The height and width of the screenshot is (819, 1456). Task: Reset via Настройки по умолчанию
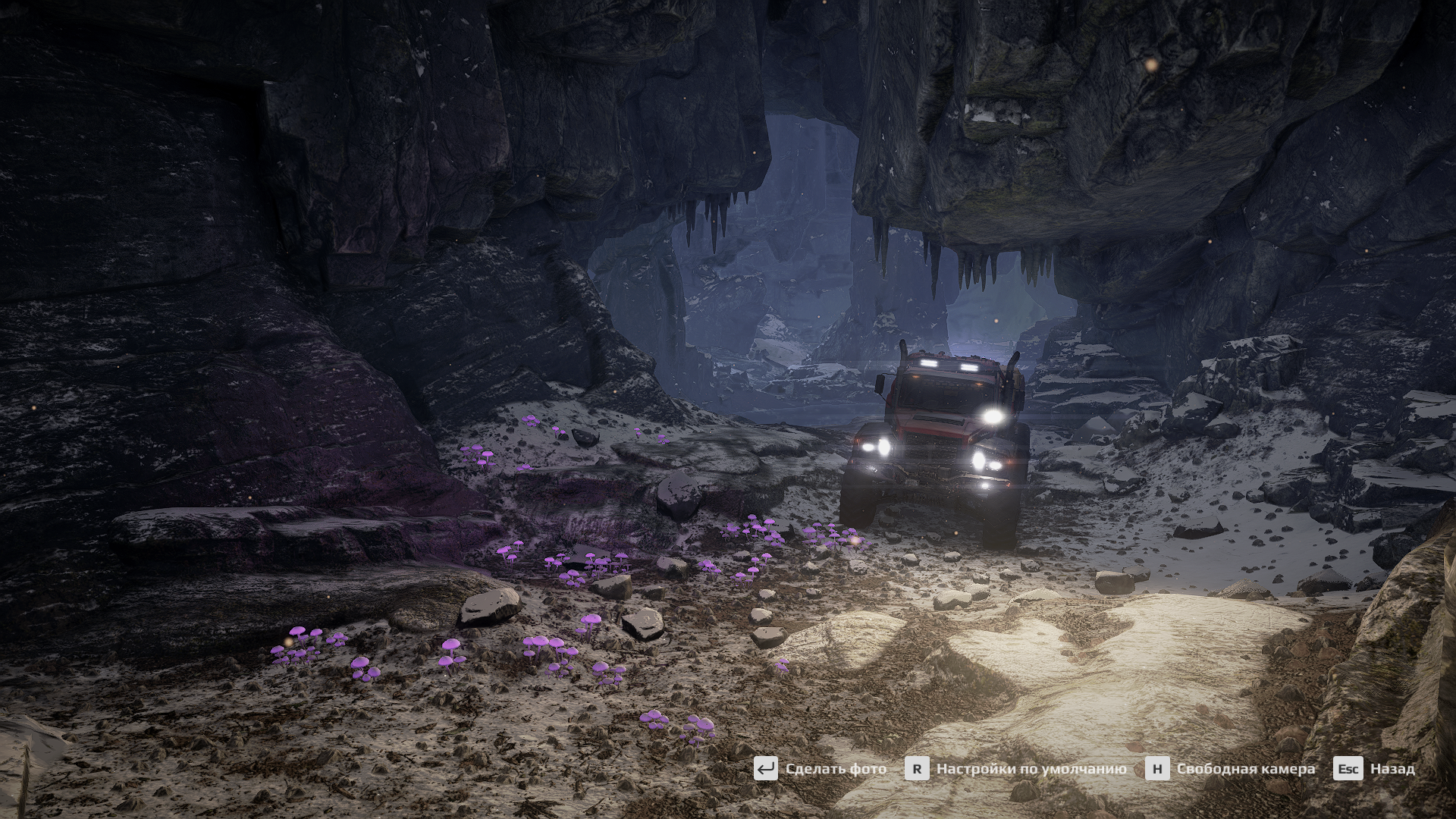[1016, 768]
